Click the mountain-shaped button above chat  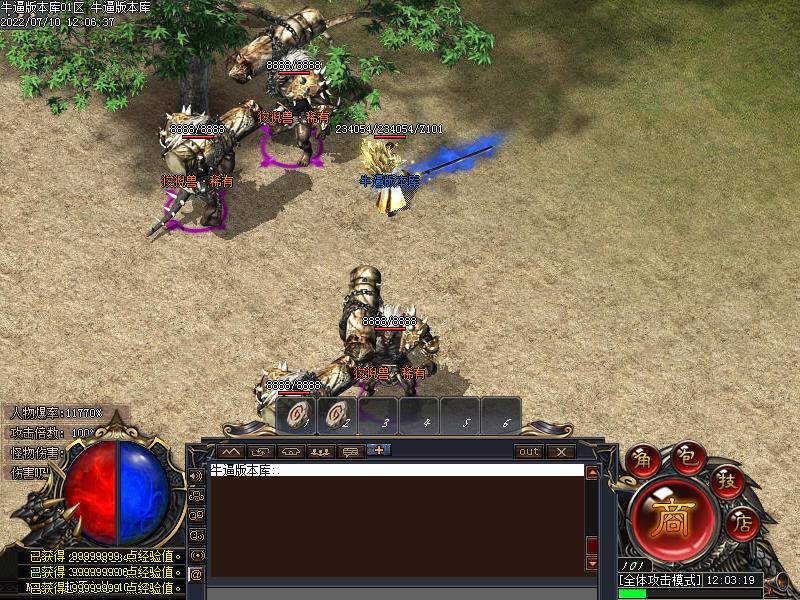click(x=231, y=452)
